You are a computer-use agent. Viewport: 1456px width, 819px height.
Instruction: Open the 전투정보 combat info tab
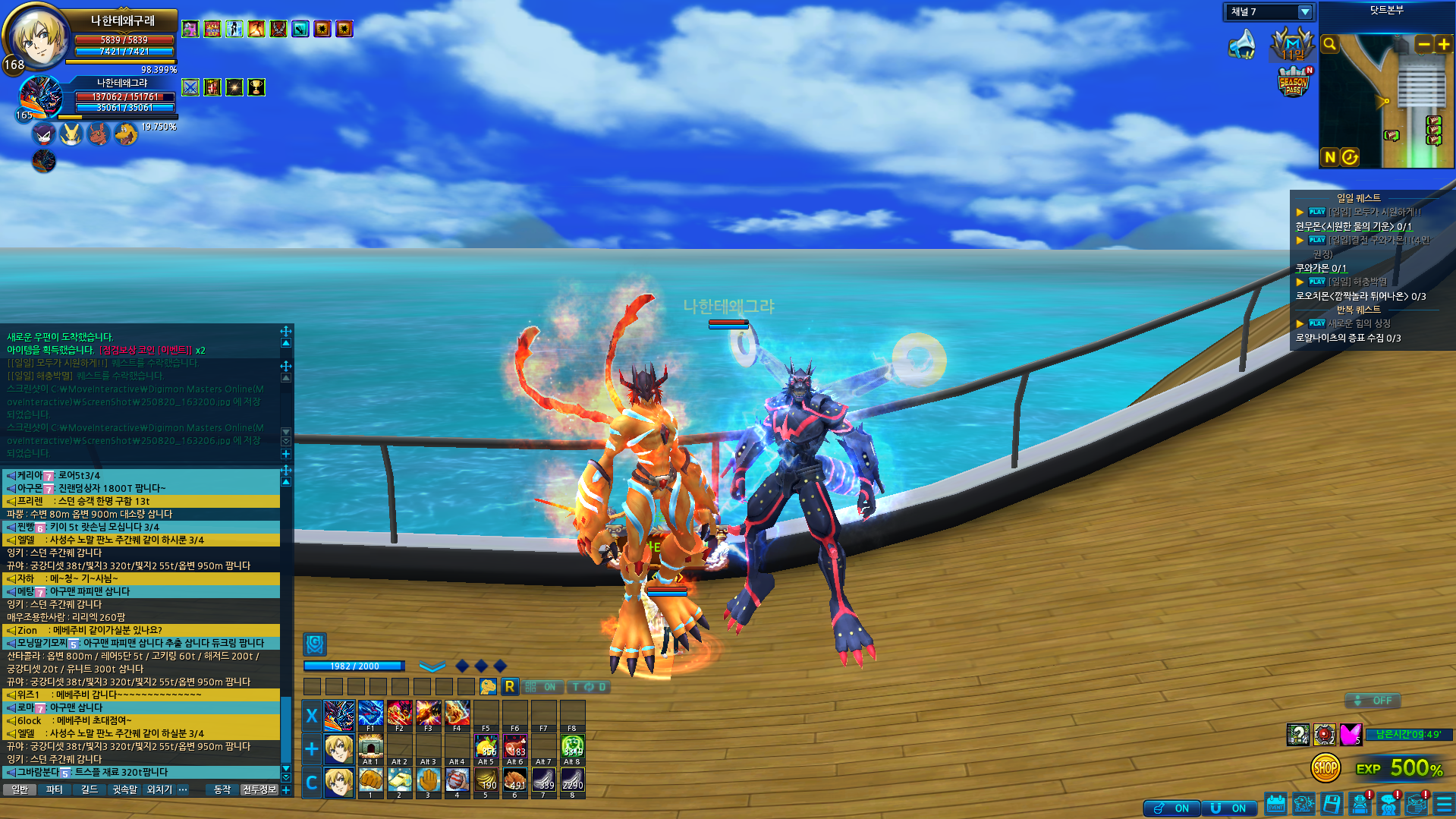click(259, 790)
